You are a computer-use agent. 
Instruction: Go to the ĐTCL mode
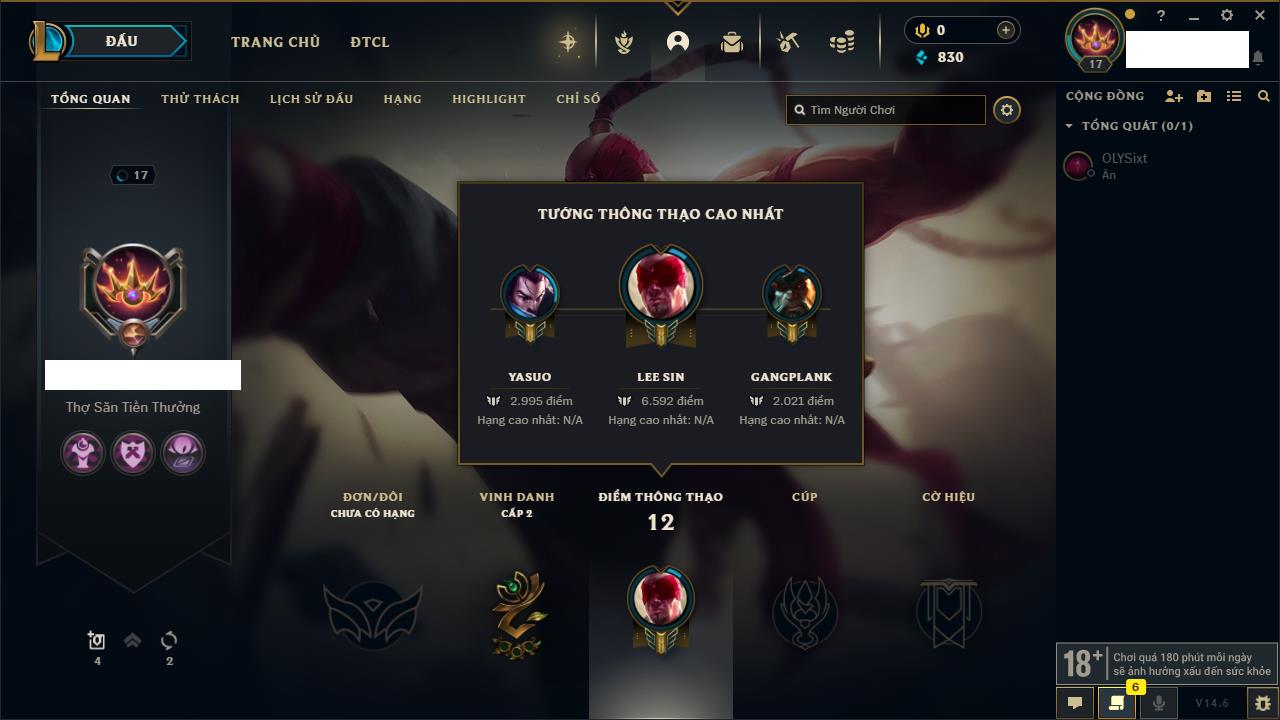click(x=370, y=42)
